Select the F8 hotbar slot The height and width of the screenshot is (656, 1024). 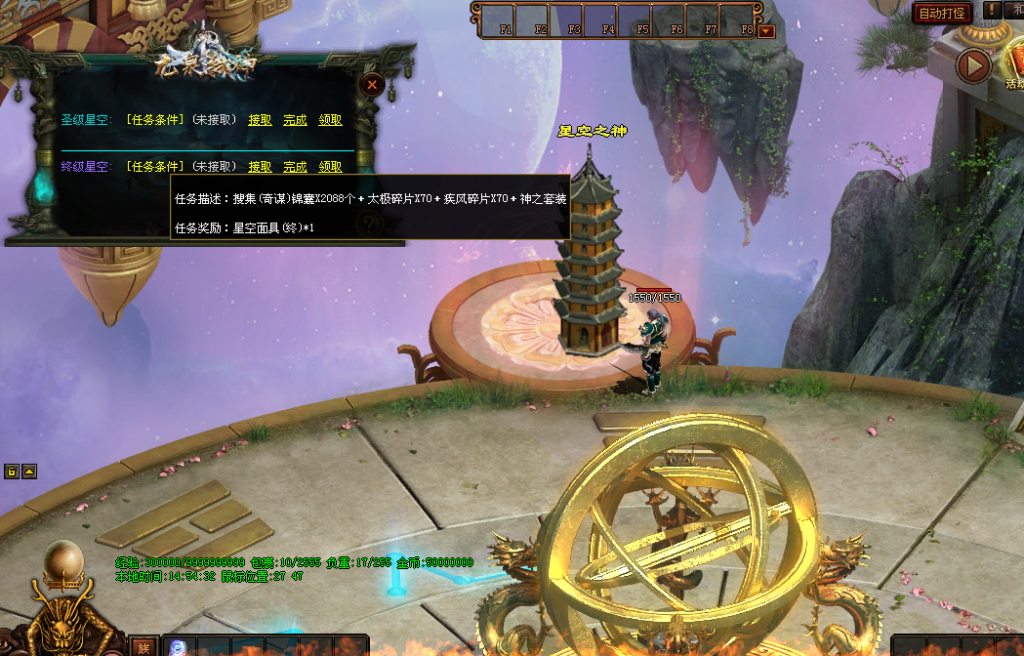click(x=743, y=20)
